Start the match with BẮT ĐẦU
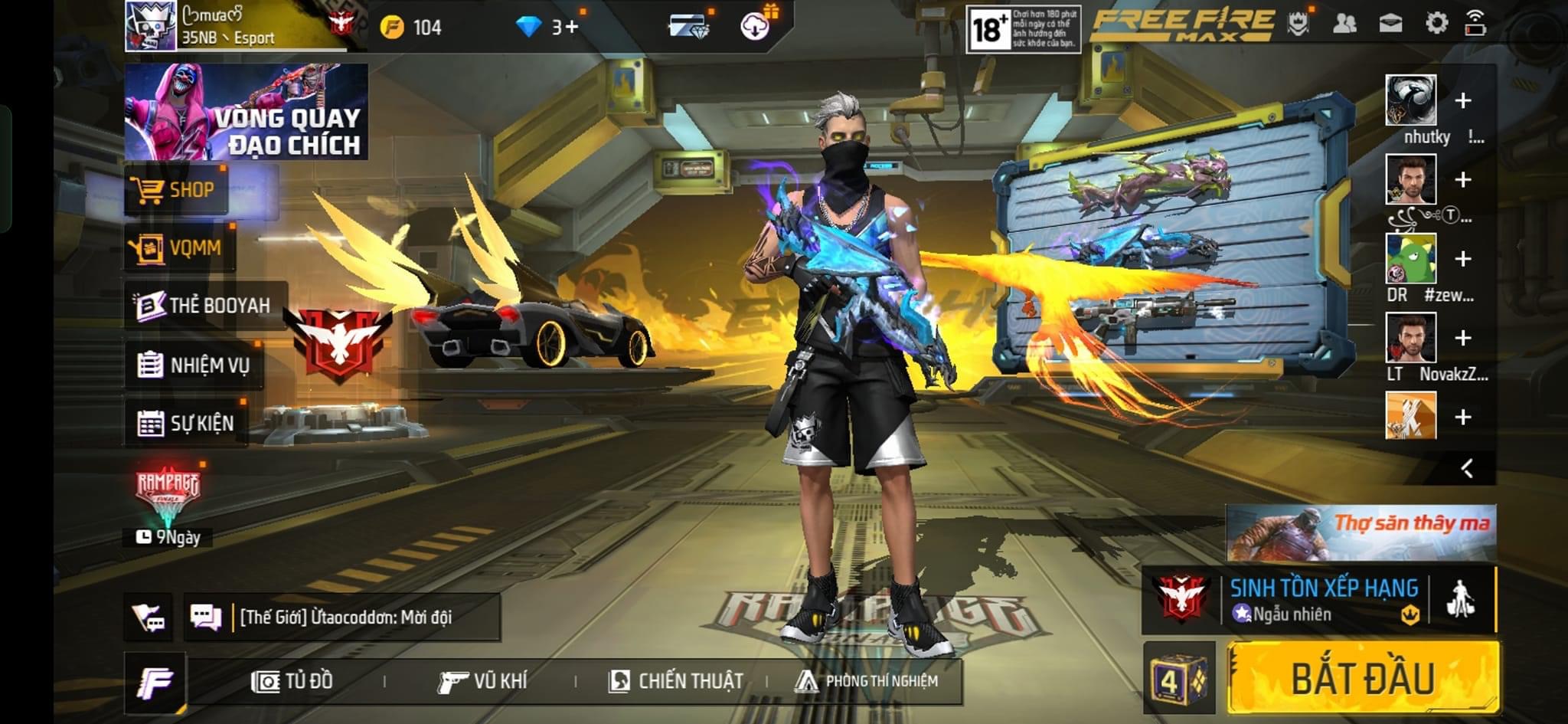Screen dimensions: 1568x724 click(x=1363, y=678)
